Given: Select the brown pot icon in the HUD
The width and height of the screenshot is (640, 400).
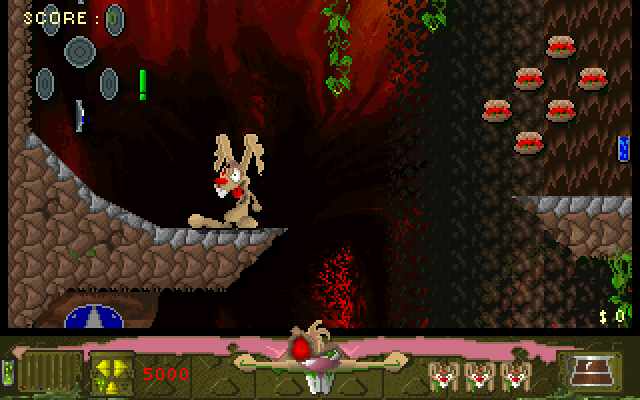Looking at the screenshot, I should coord(594,371).
